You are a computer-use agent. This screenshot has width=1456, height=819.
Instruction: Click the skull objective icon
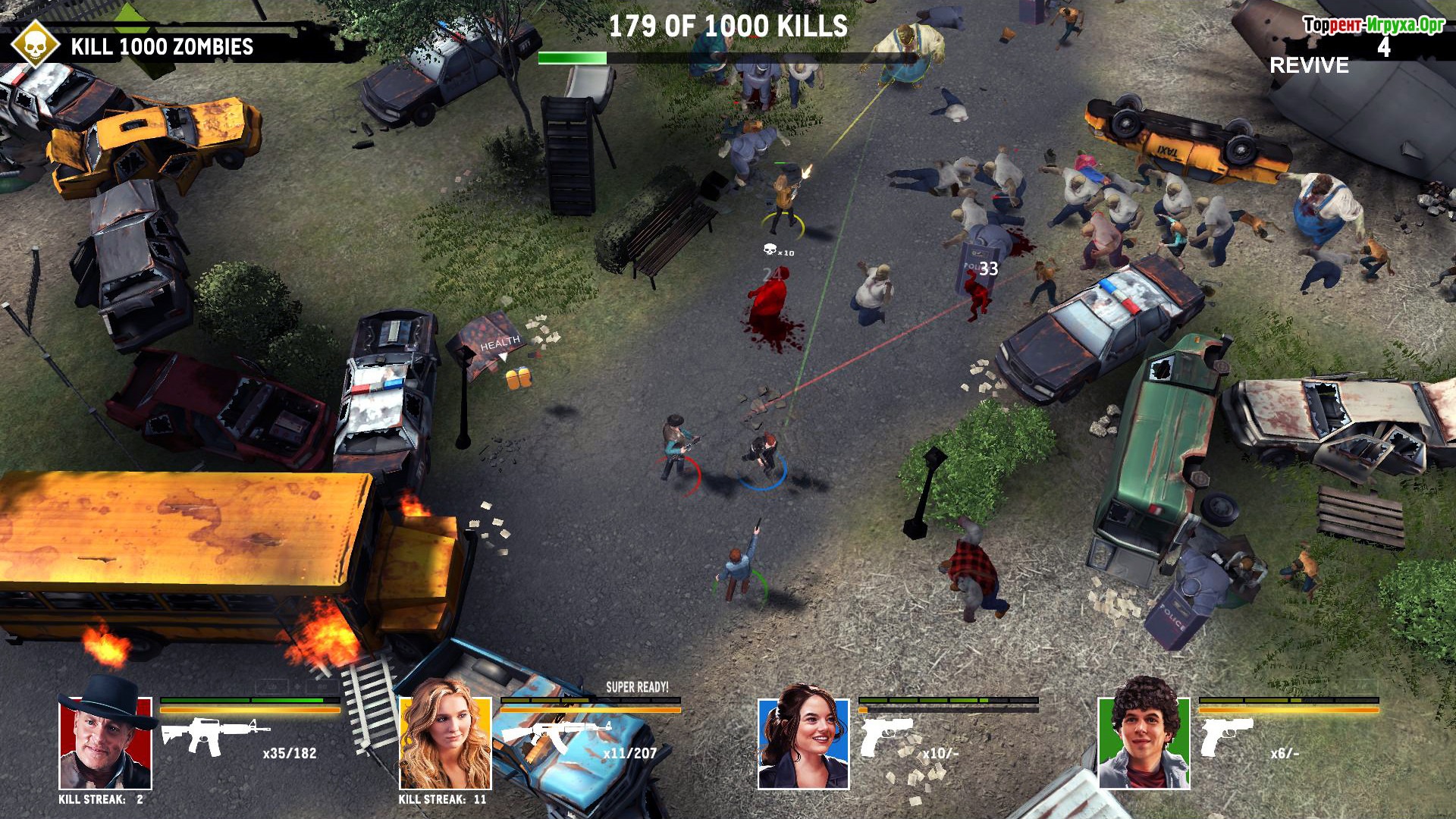(35, 45)
